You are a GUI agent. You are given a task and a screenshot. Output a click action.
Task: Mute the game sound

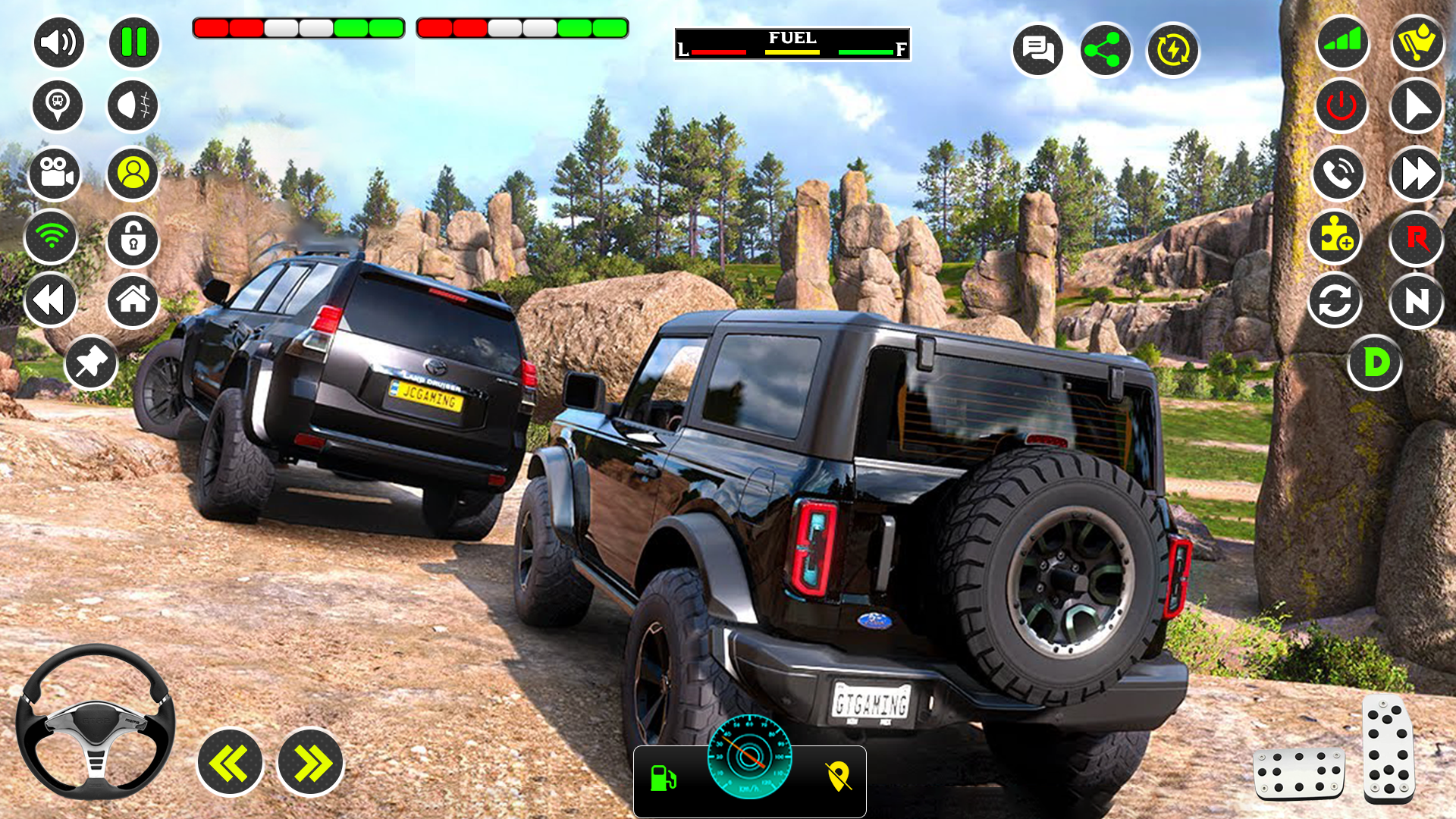[x=58, y=42]
